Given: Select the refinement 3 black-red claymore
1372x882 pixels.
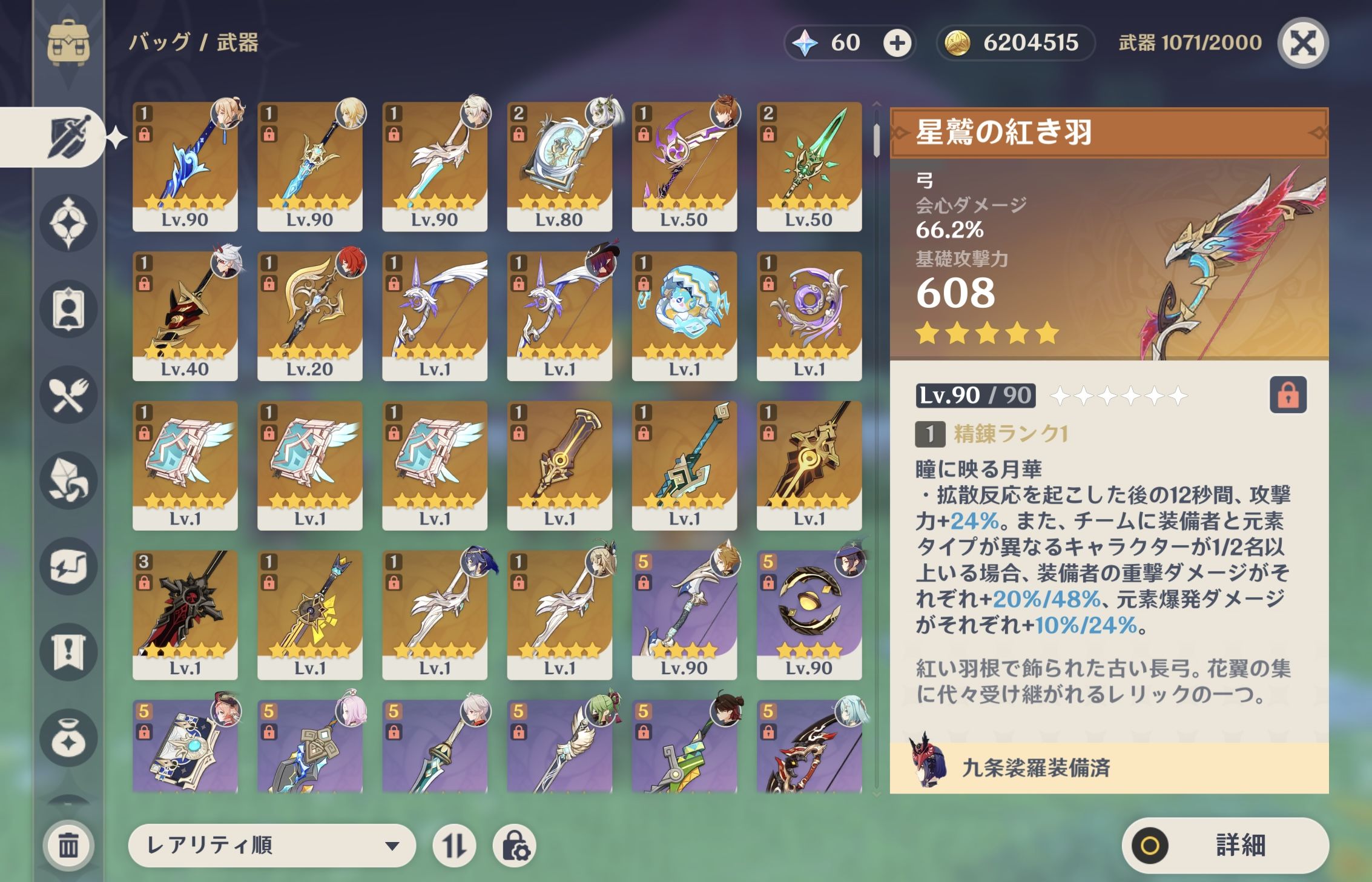Looking at the screenshot, I should [x=185, y=614].
